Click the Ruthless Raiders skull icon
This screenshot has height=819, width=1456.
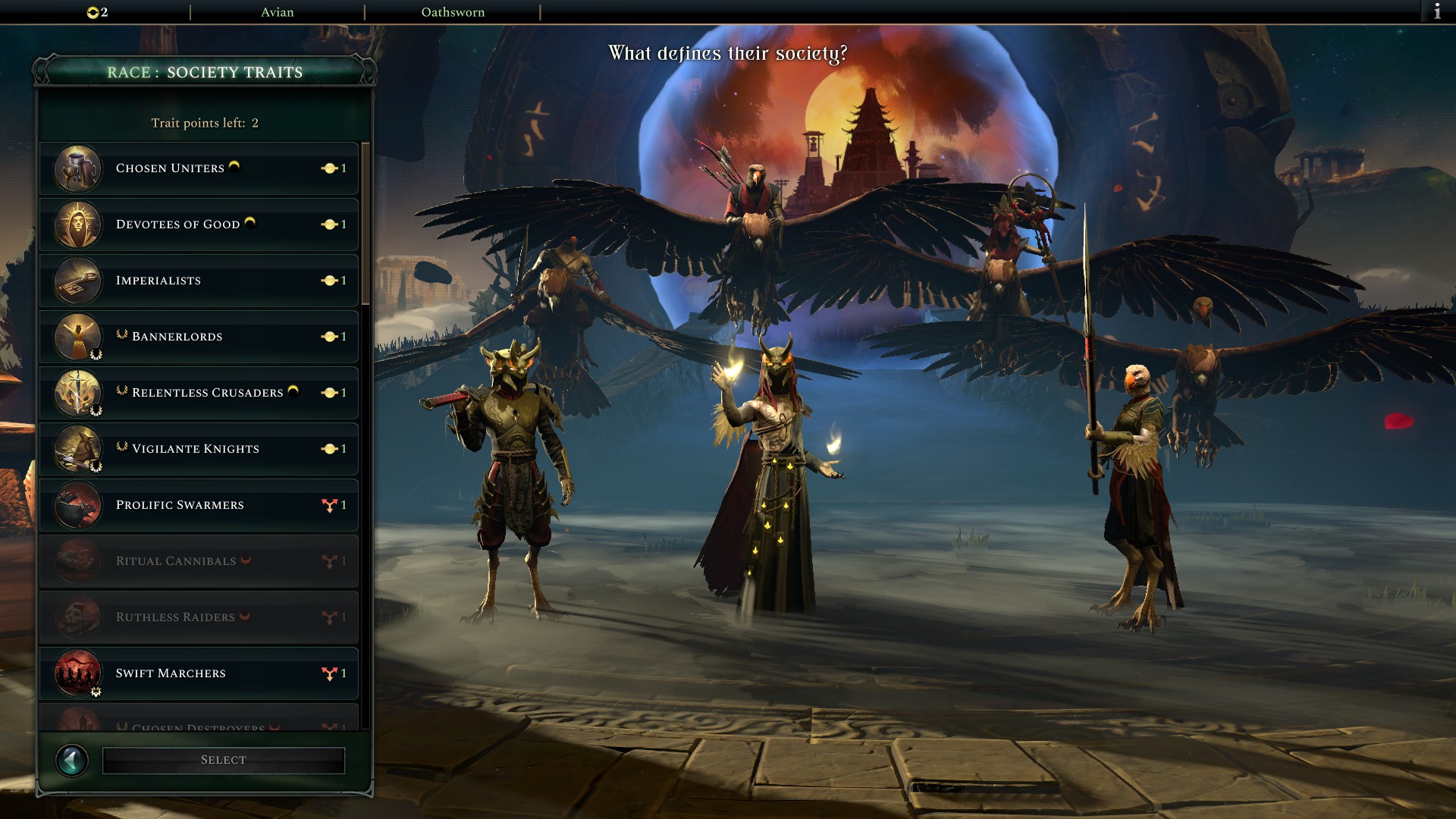click(x=77, y=617)
